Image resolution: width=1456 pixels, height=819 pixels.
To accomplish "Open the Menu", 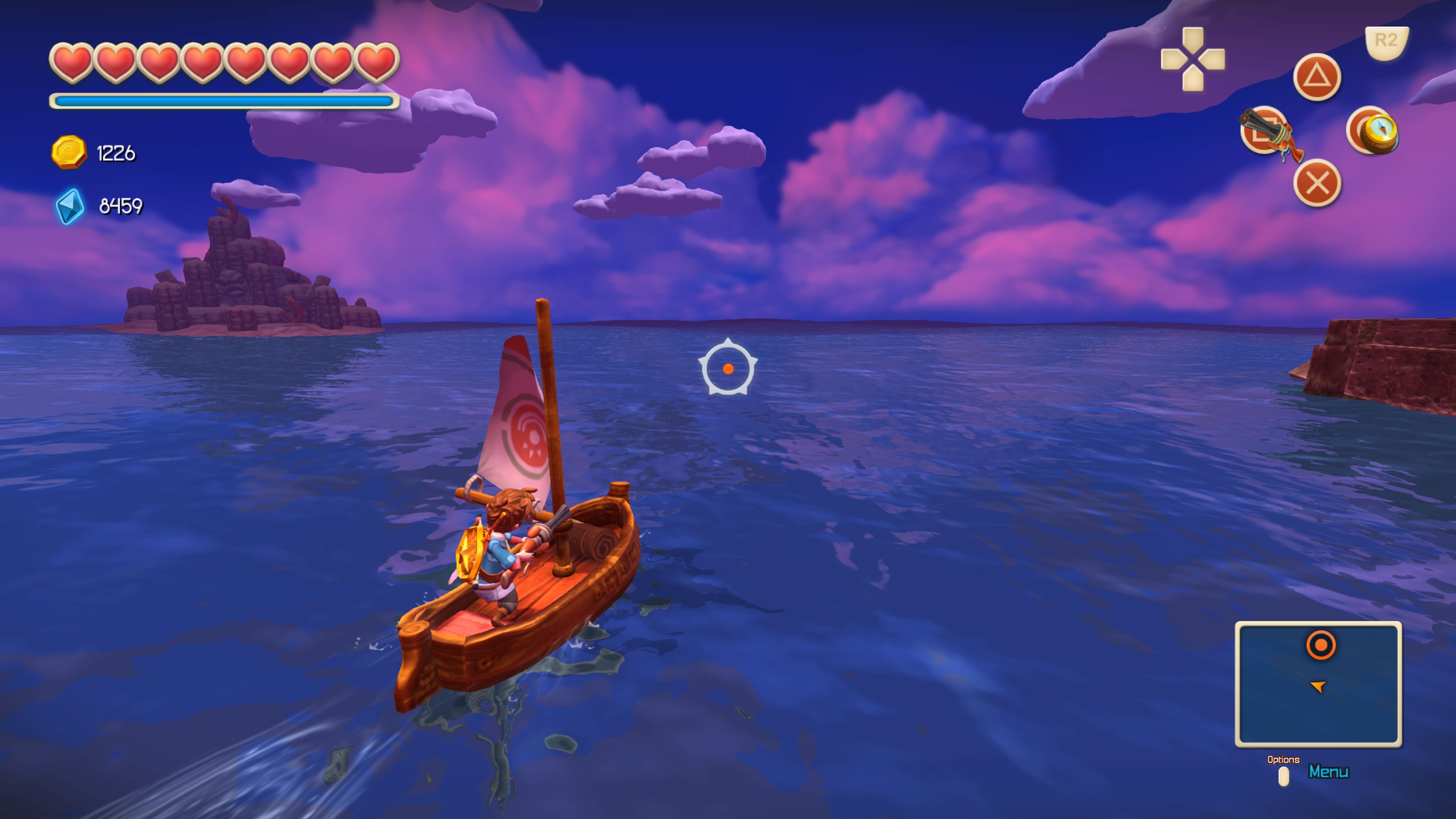I will point(1328,772).
